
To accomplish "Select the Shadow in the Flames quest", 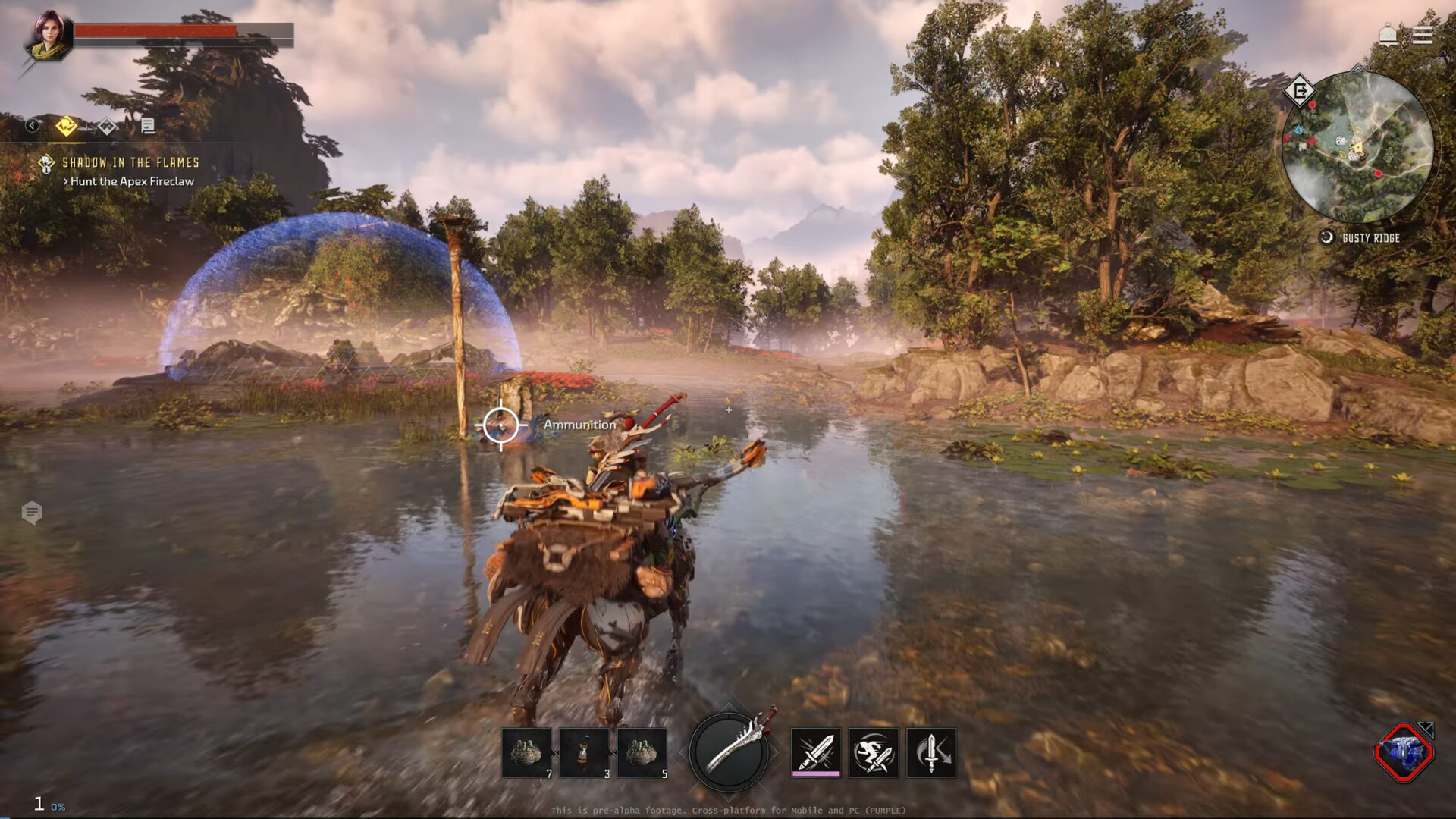I will tap(130, 162).
